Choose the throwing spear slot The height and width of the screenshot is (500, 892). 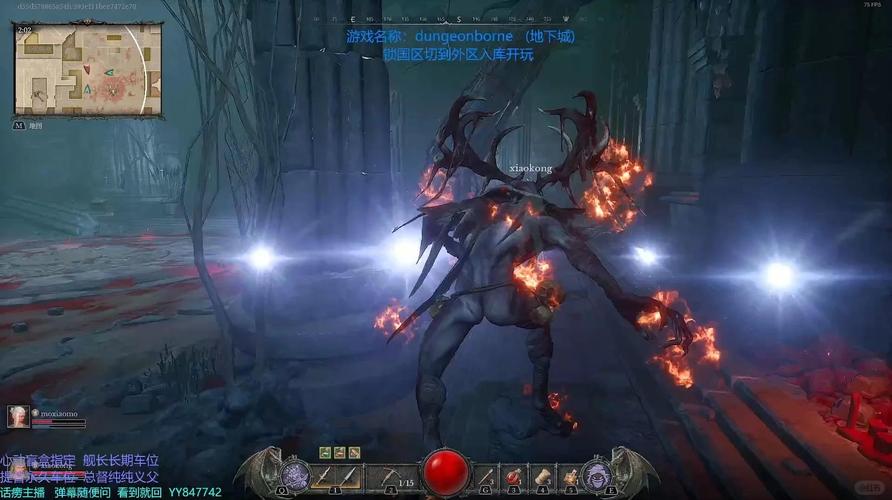[x=486, y=476]
